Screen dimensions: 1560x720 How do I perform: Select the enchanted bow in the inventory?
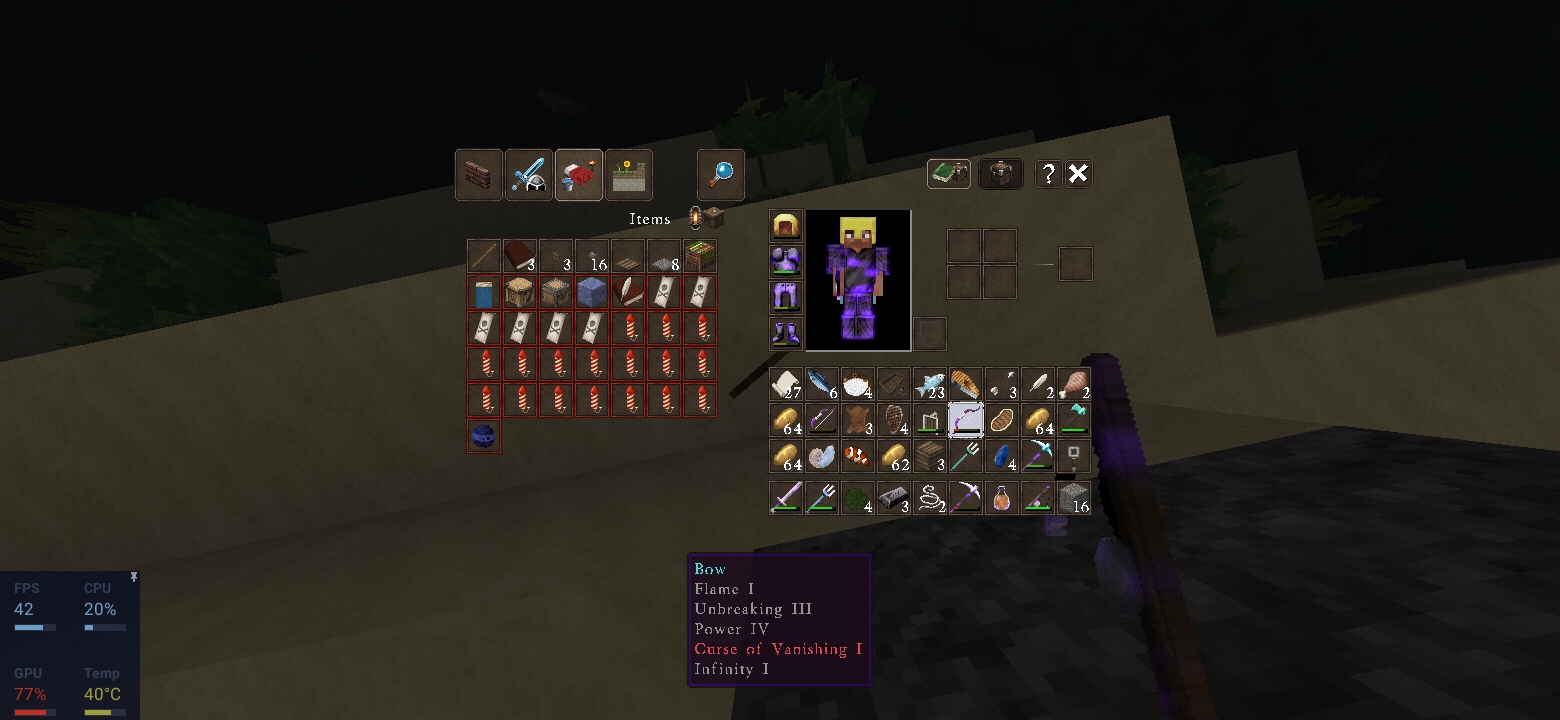(965, 420)
